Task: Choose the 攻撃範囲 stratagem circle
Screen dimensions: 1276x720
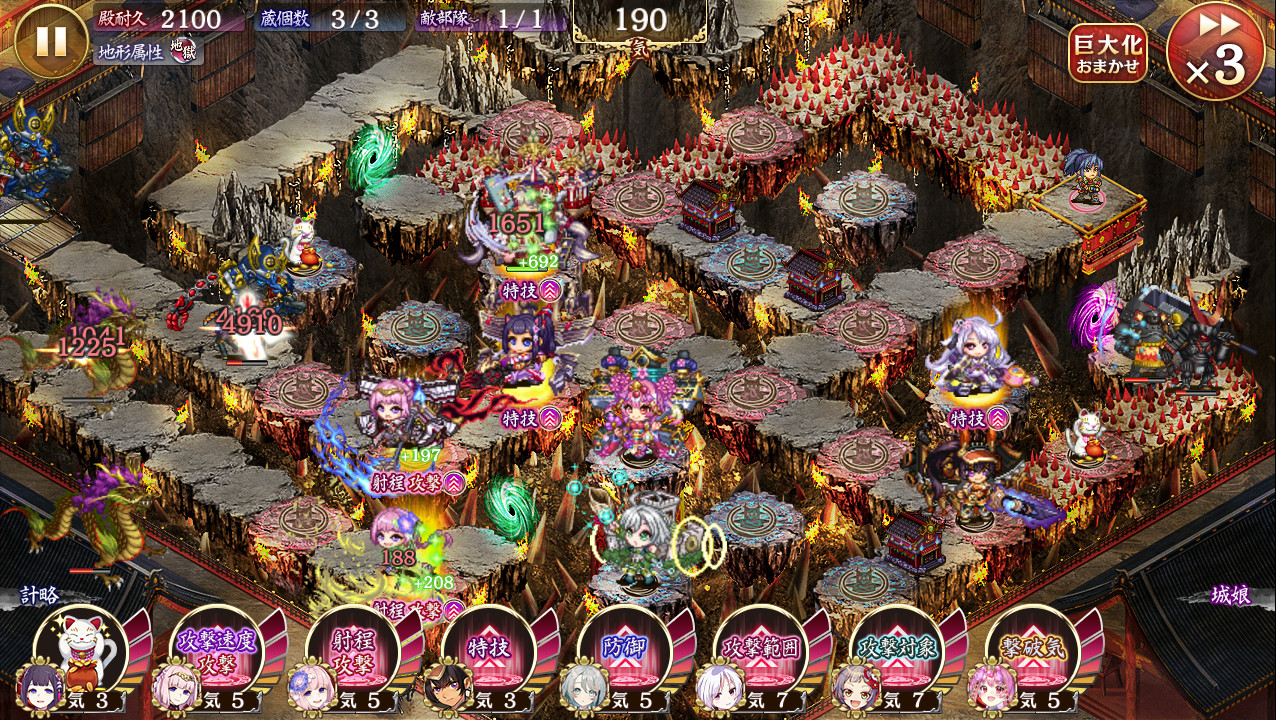Action: point(761,649)
